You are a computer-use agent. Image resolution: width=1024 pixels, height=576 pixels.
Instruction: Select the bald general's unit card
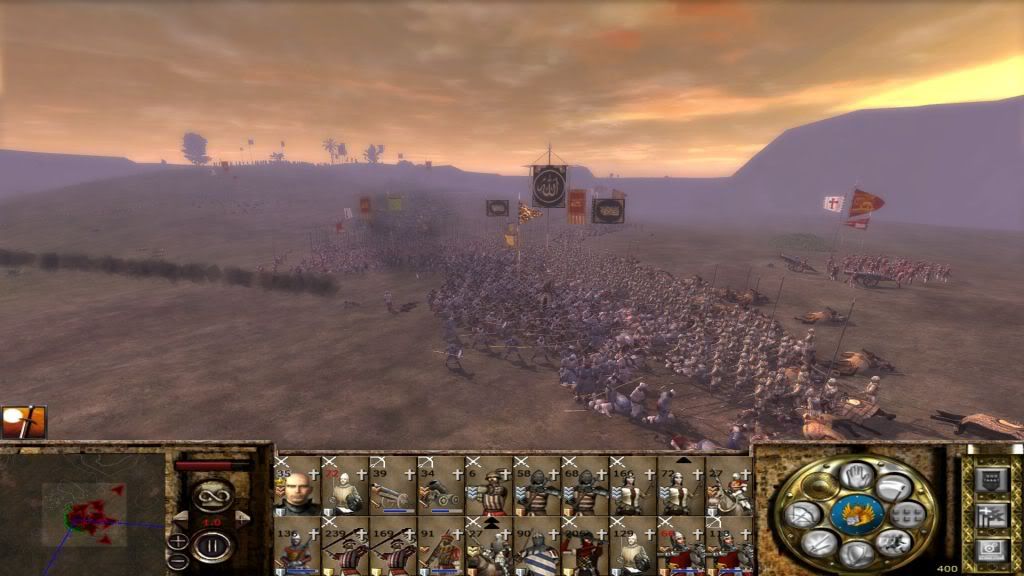[x=297, y=487]
